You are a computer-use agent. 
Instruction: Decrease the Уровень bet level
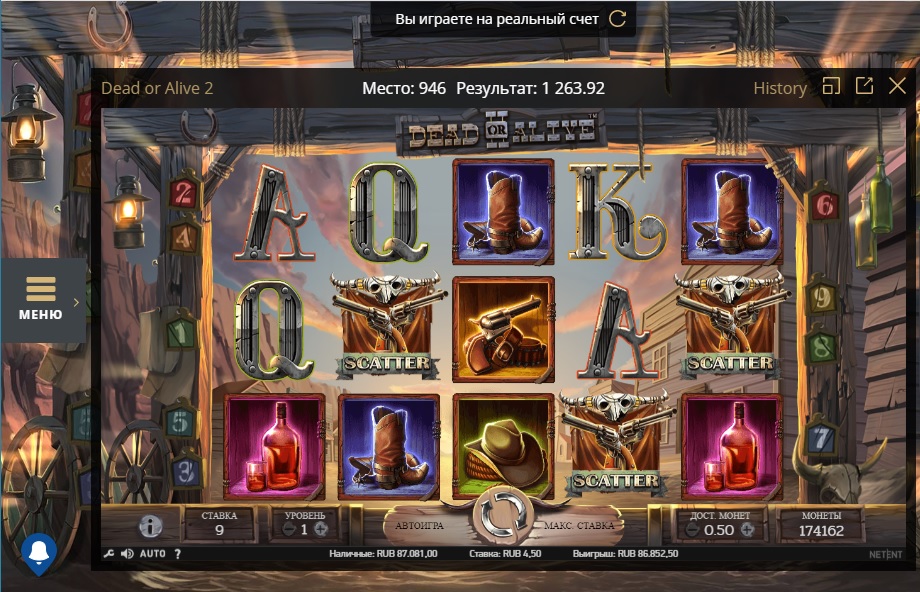tap(288, 529)
